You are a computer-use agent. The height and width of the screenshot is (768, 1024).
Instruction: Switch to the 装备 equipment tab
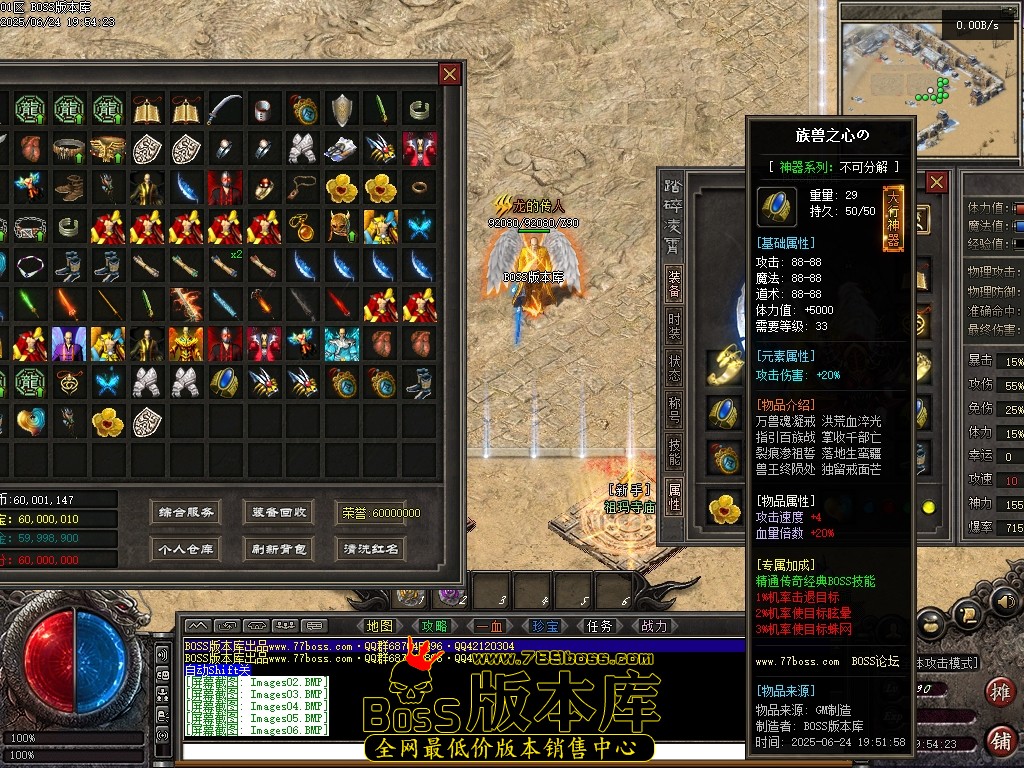pyautogui.click(x=675, y=284)
